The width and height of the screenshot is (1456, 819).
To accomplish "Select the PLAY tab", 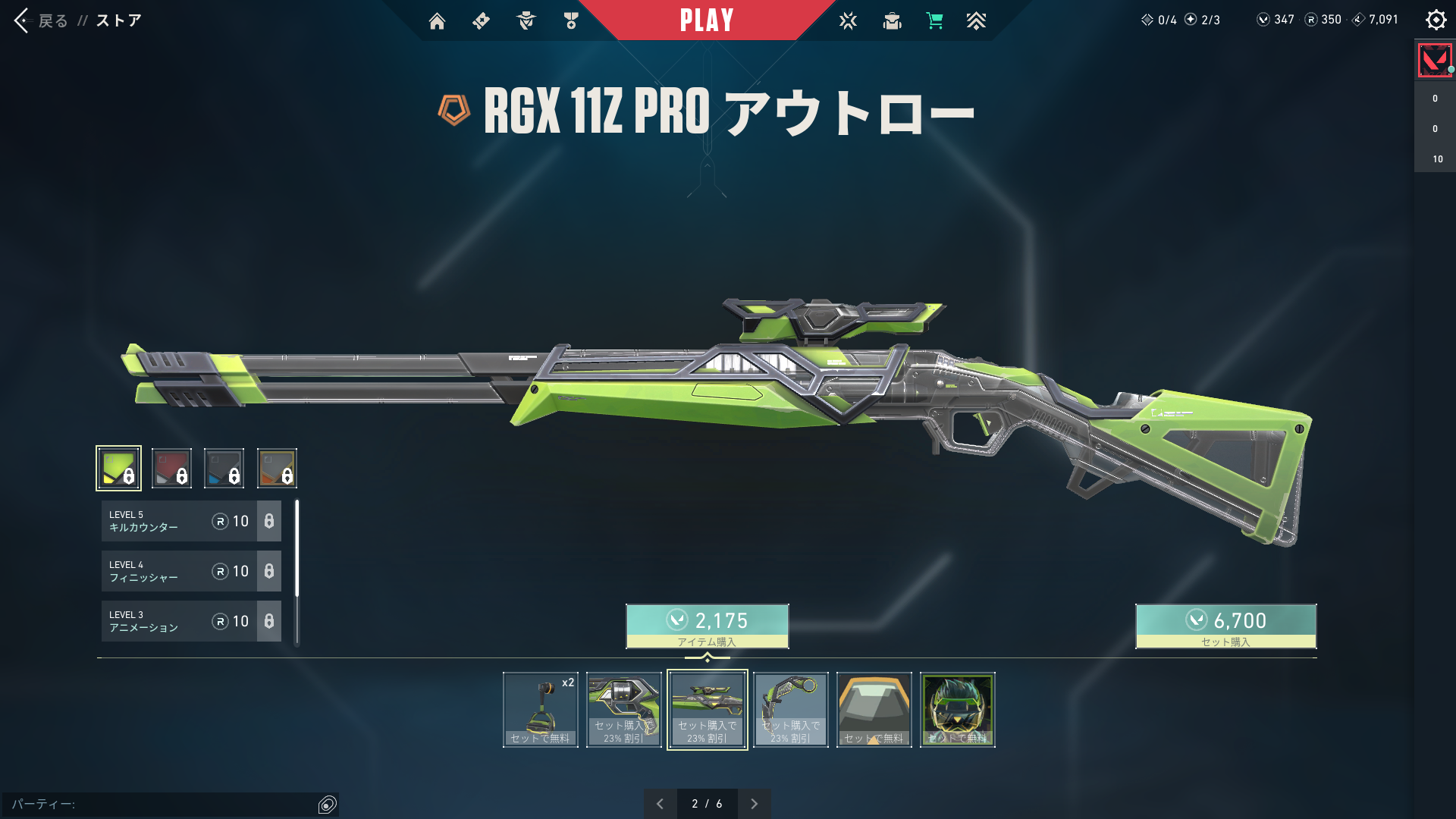I will [707, 20].
